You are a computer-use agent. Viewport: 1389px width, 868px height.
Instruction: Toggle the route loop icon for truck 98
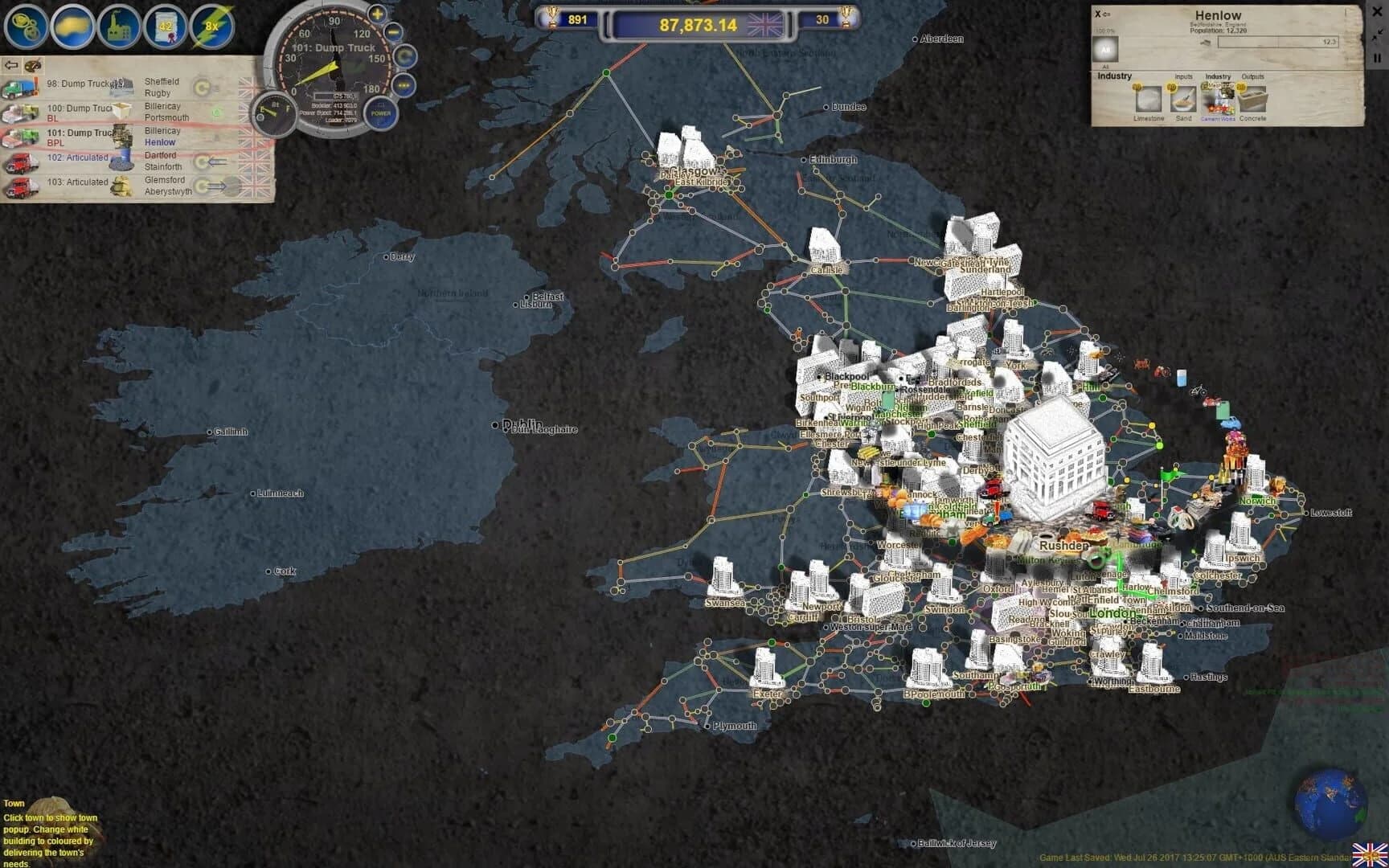click(202, 87)
